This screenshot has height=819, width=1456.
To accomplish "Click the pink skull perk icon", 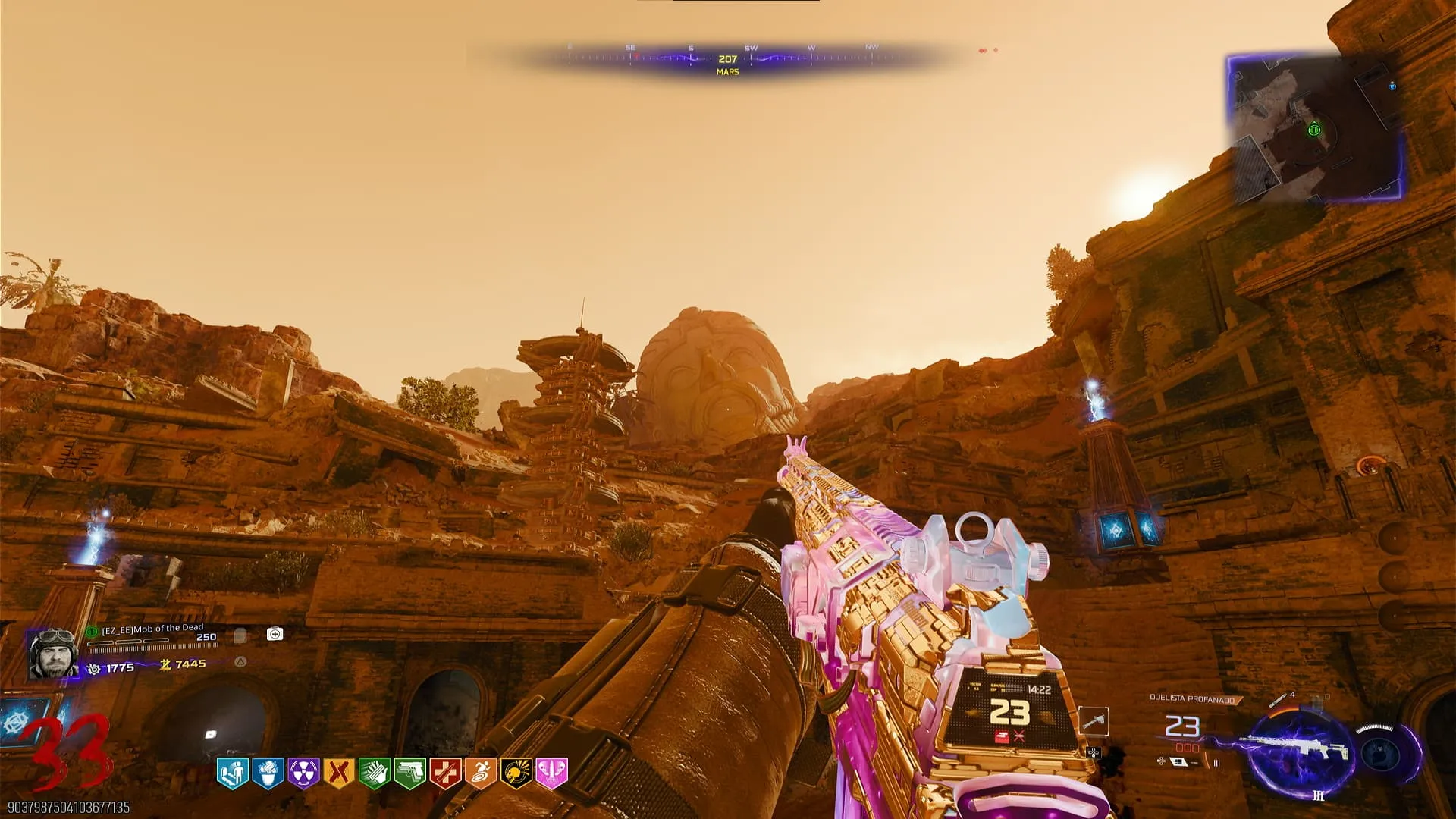I will click(551, 773).
